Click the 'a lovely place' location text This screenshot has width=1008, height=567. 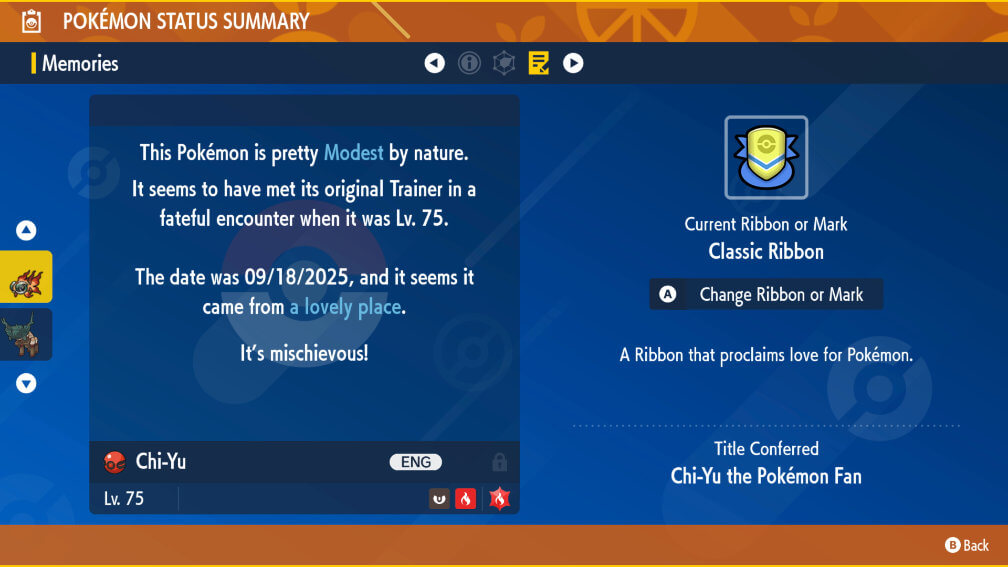(x=345, y=307)
